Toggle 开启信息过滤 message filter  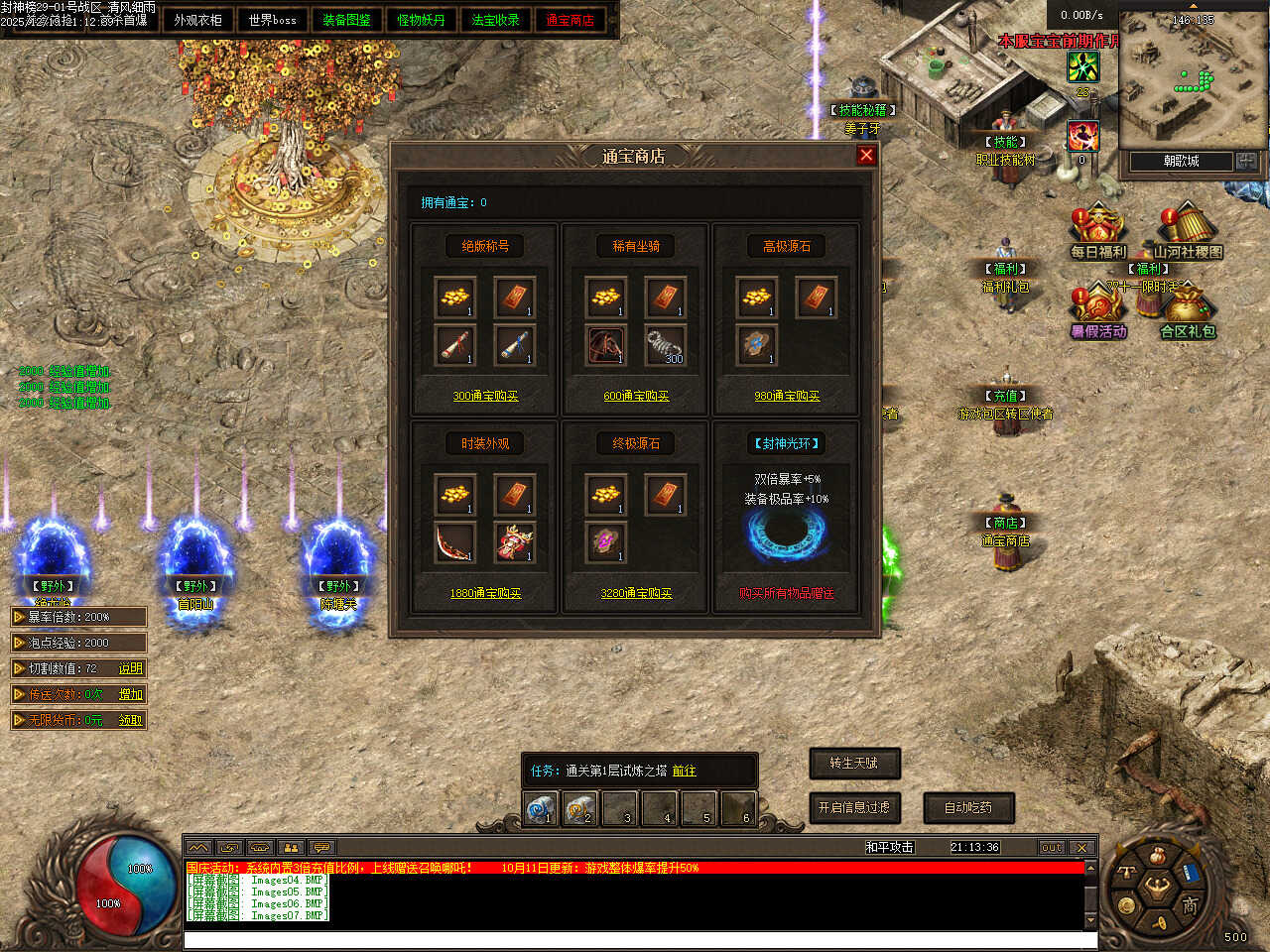[x=854, y=808]
